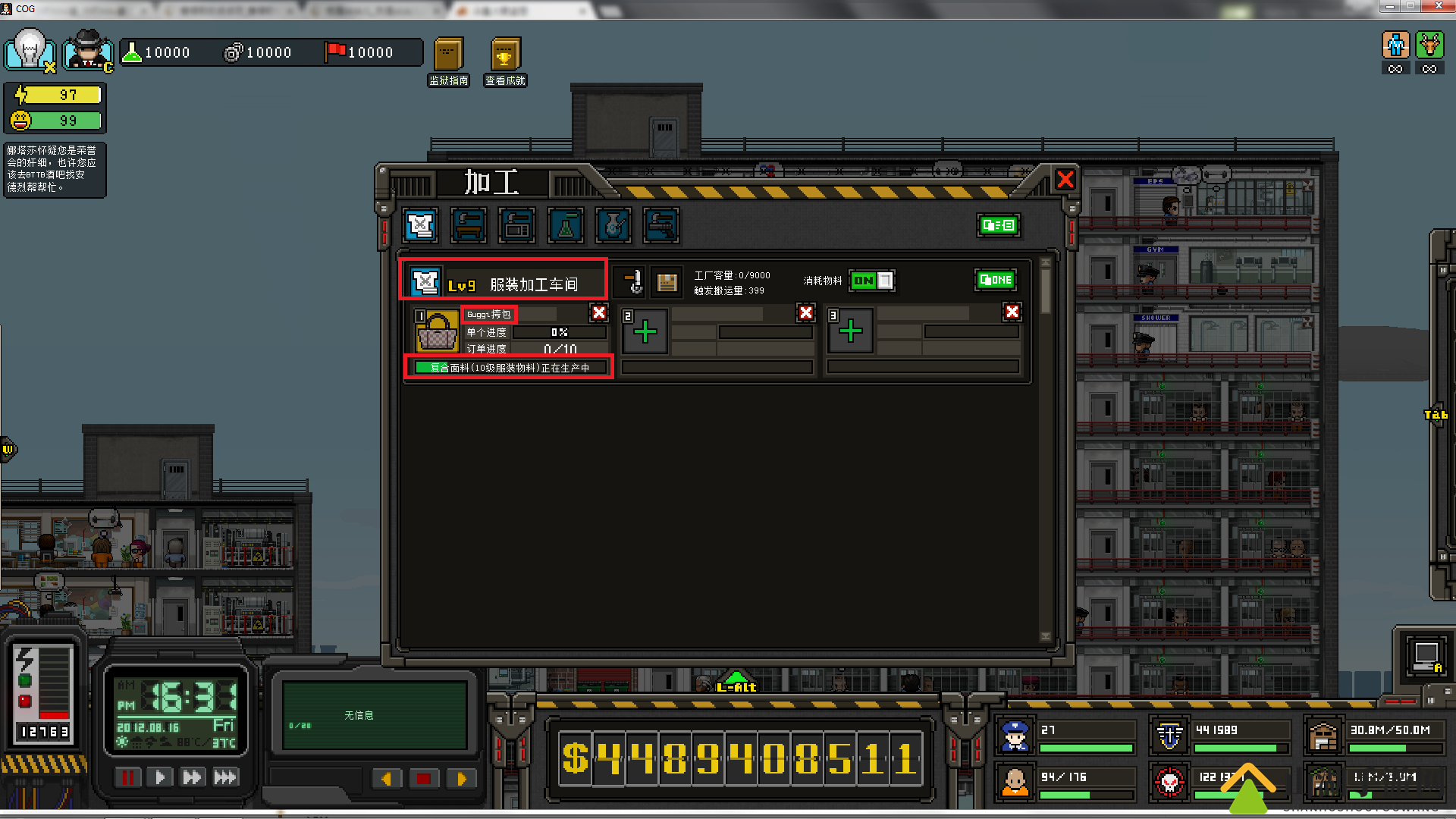Click the pager's yellow right arrow
Image resolution: width=1456 pixels, height=819 pixels.
pos(461,779)
